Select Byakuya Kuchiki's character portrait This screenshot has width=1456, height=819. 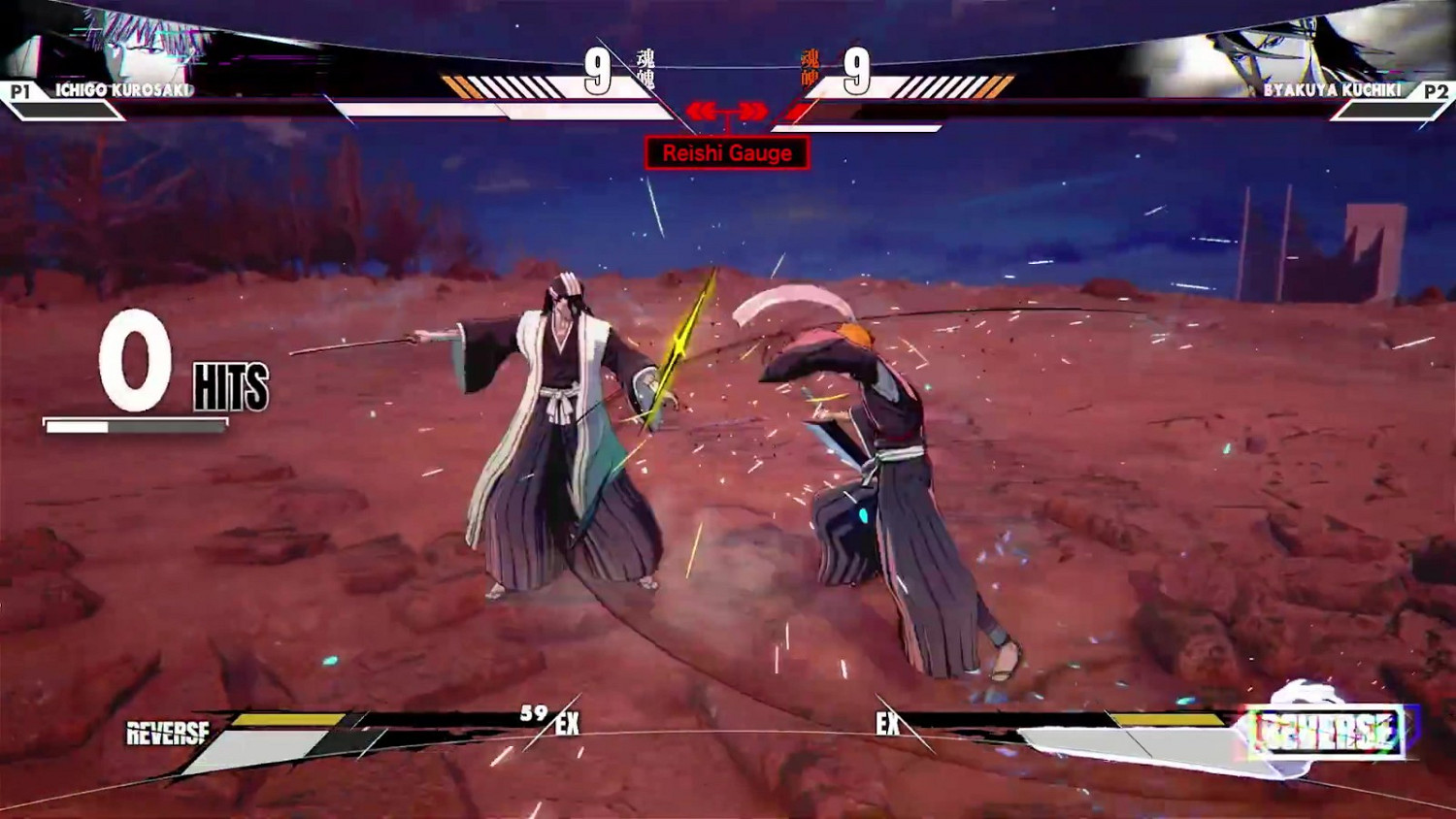1291,44
